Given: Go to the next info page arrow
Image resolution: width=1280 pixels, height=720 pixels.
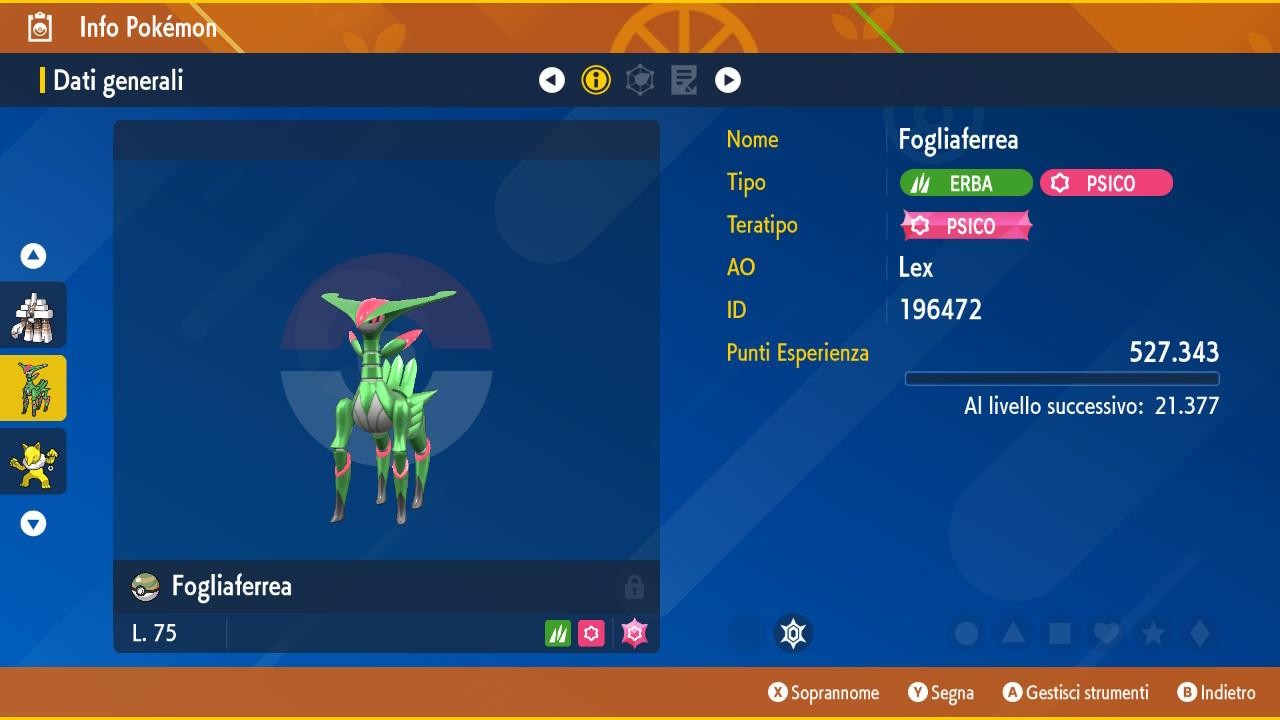Looking at the screenshot, I should tap(728, 80).
